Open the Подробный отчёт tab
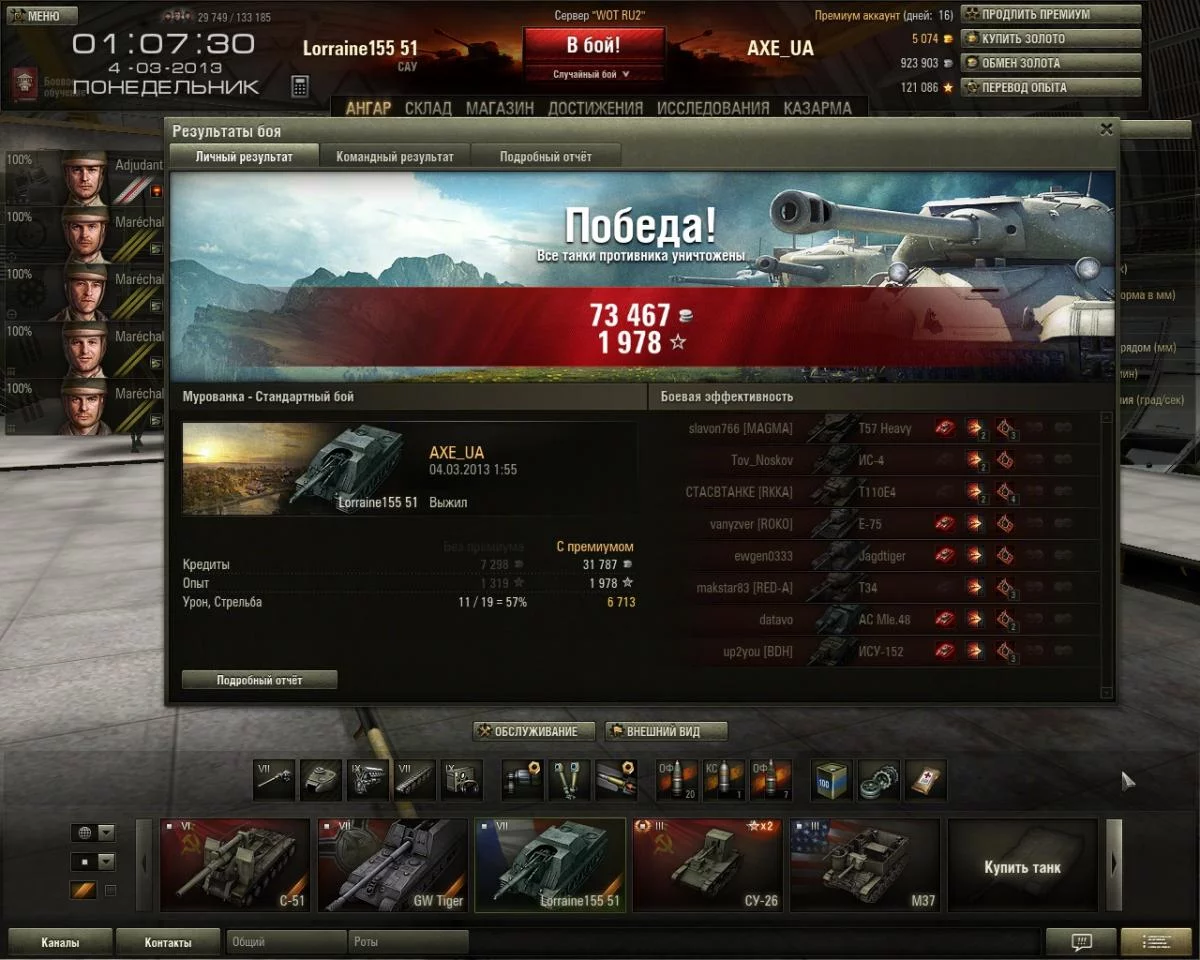This screenshot has width=1200, height=960. (546, 157)
